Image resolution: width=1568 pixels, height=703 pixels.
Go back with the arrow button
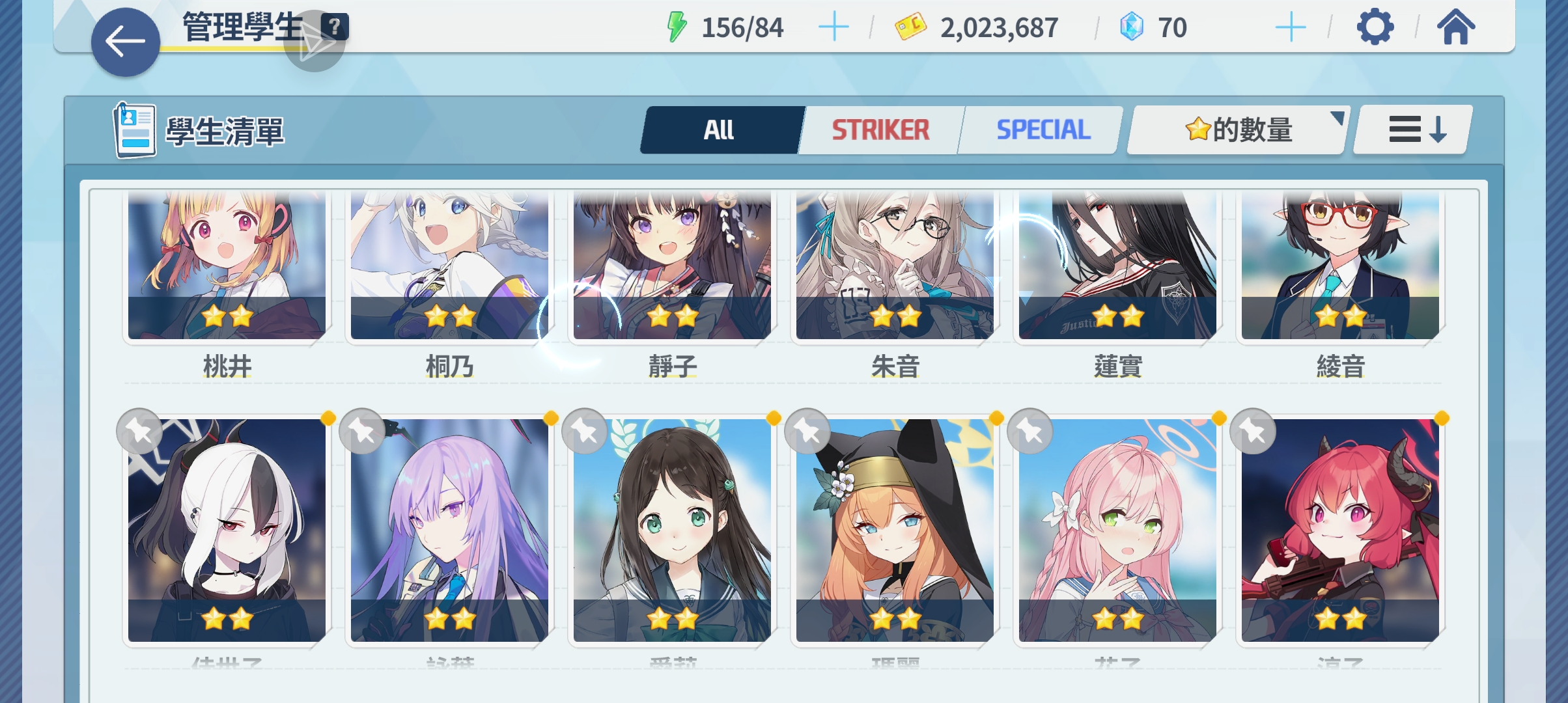click(x=125, y=42)
